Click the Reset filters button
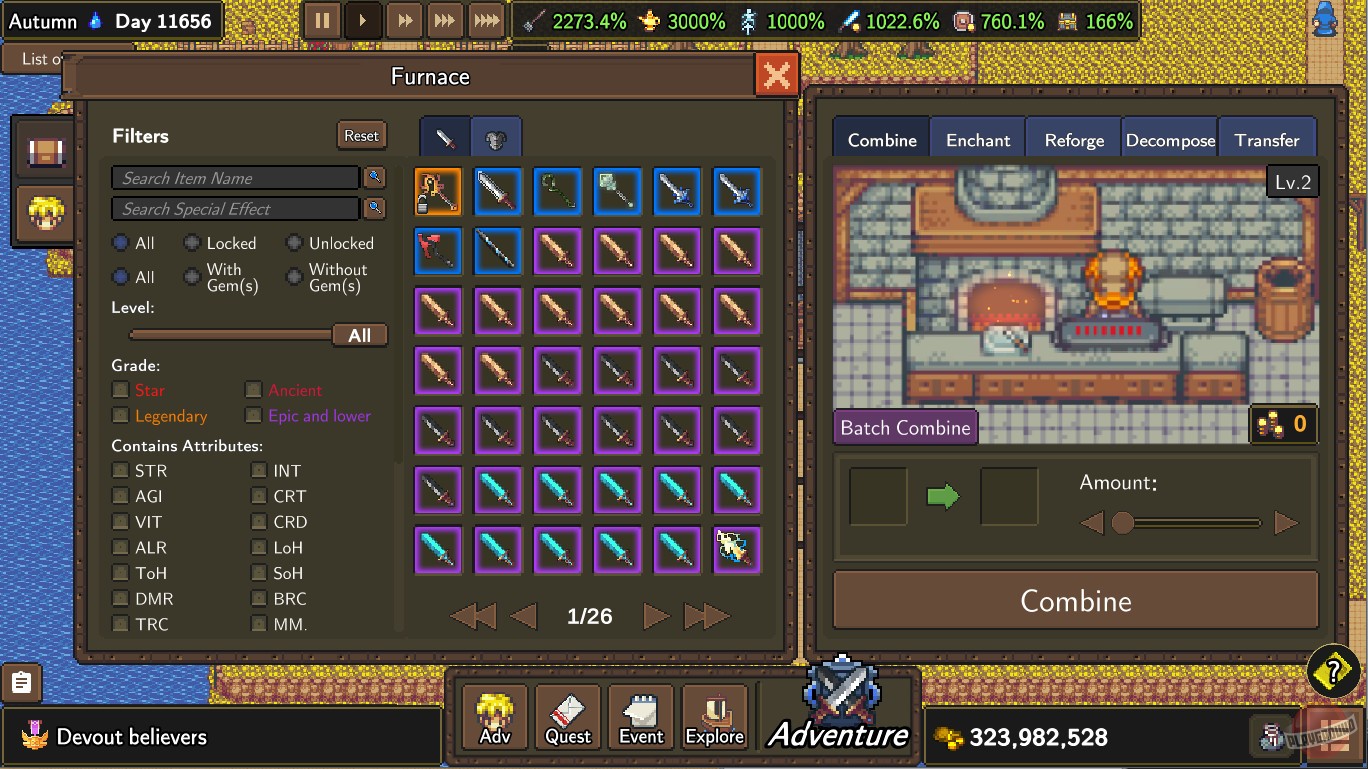The image size is (1368, 769). pos(361,135)
